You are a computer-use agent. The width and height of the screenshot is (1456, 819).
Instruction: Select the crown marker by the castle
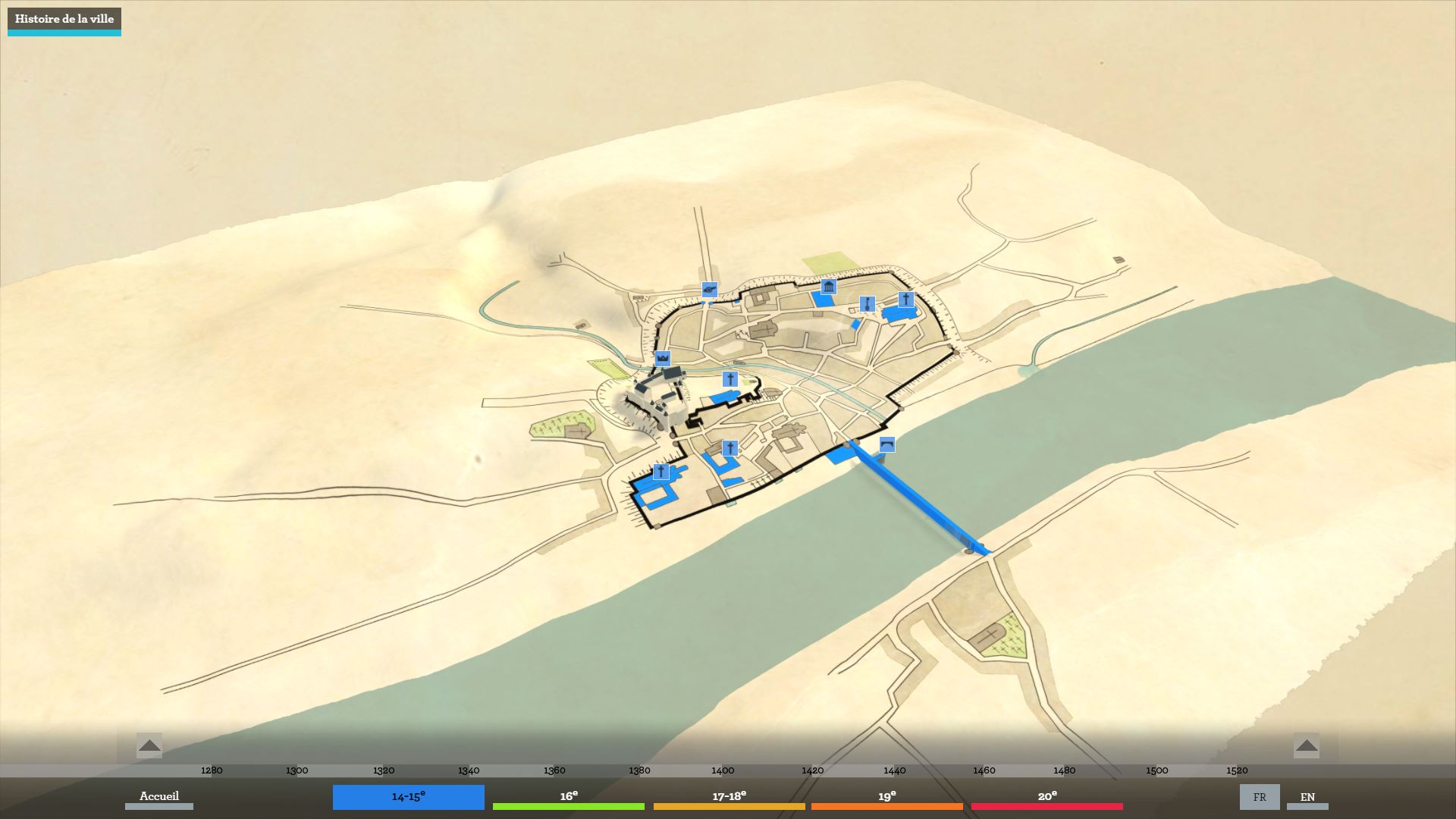point(663,358)
